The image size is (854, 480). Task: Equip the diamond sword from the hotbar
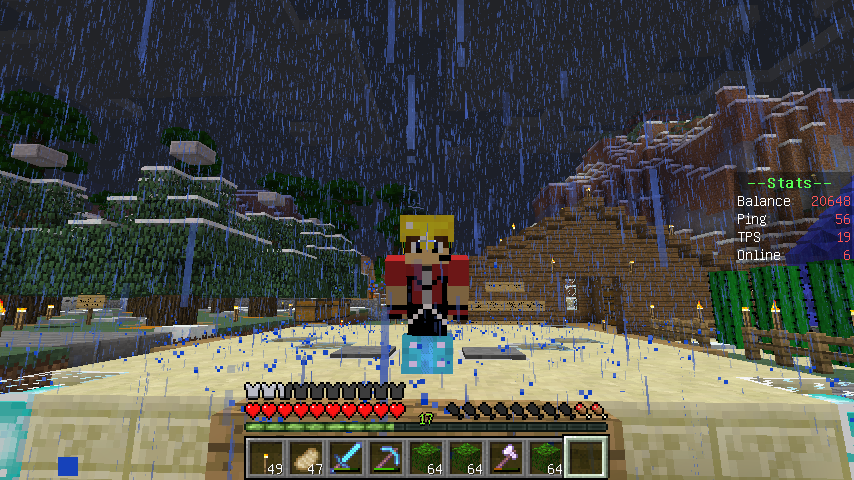(x=345, y=458)
